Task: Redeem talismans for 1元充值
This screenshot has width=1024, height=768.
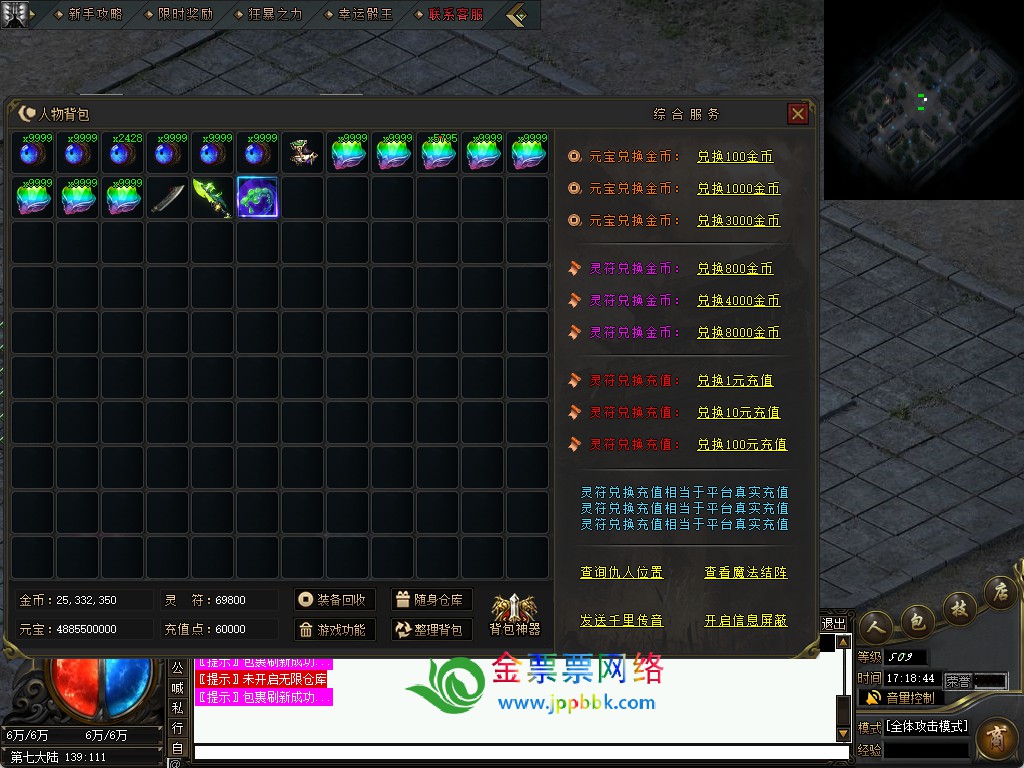Action: tap(735, 381)
